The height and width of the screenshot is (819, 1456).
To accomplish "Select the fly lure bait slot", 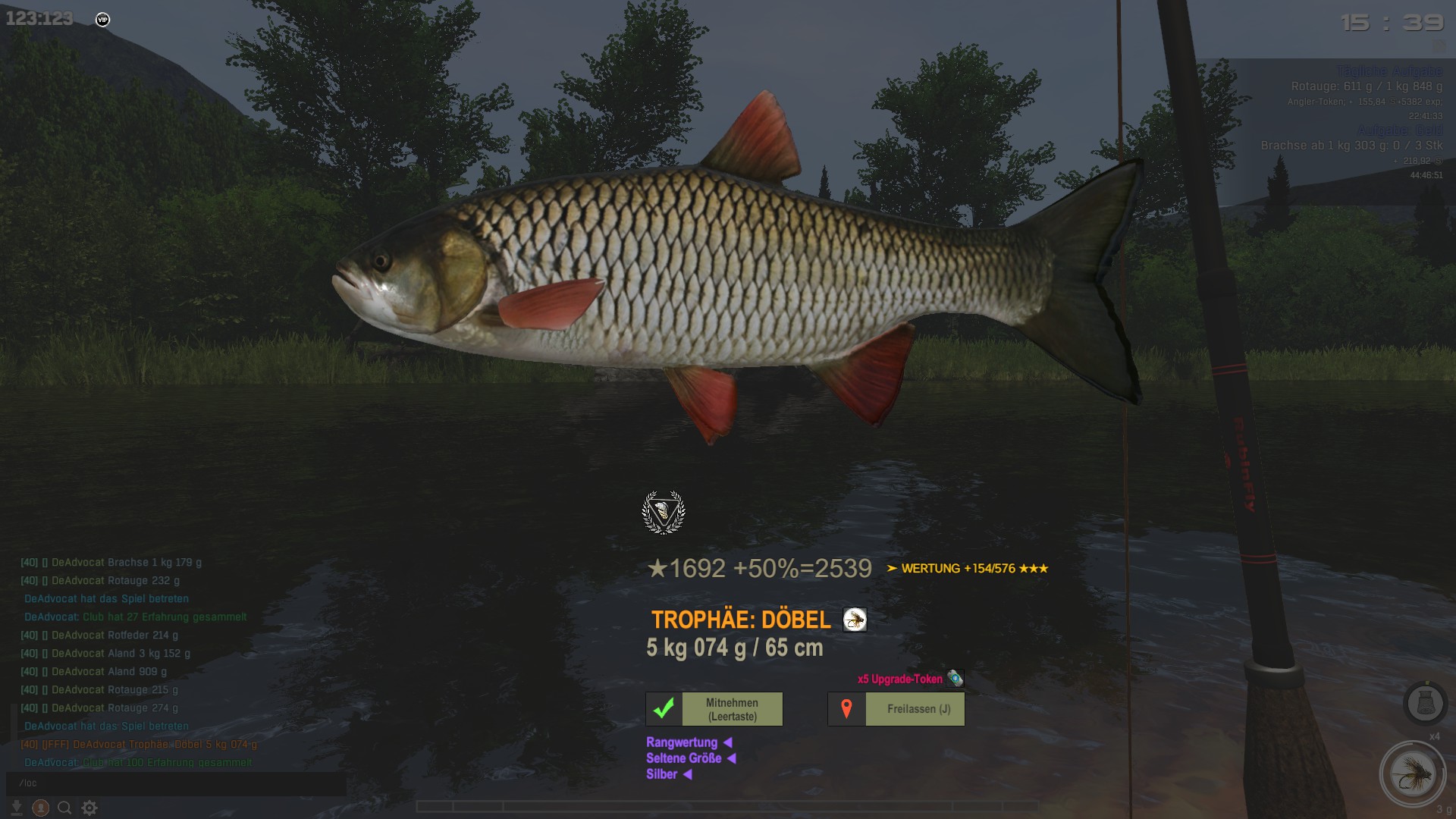I will click(x=1412, y=774).
